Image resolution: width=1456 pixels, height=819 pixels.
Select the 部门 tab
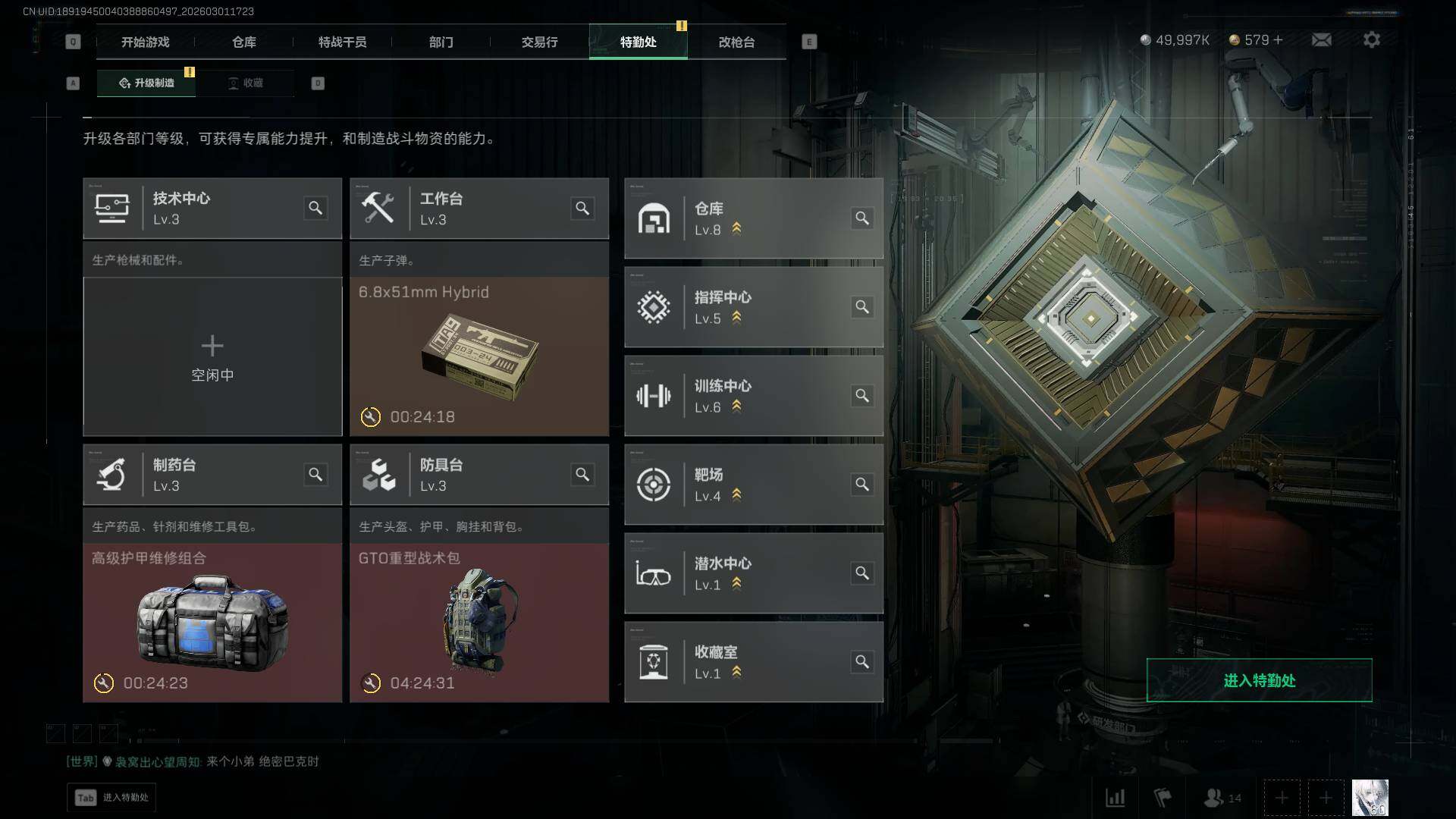click(x=441, y=42)
